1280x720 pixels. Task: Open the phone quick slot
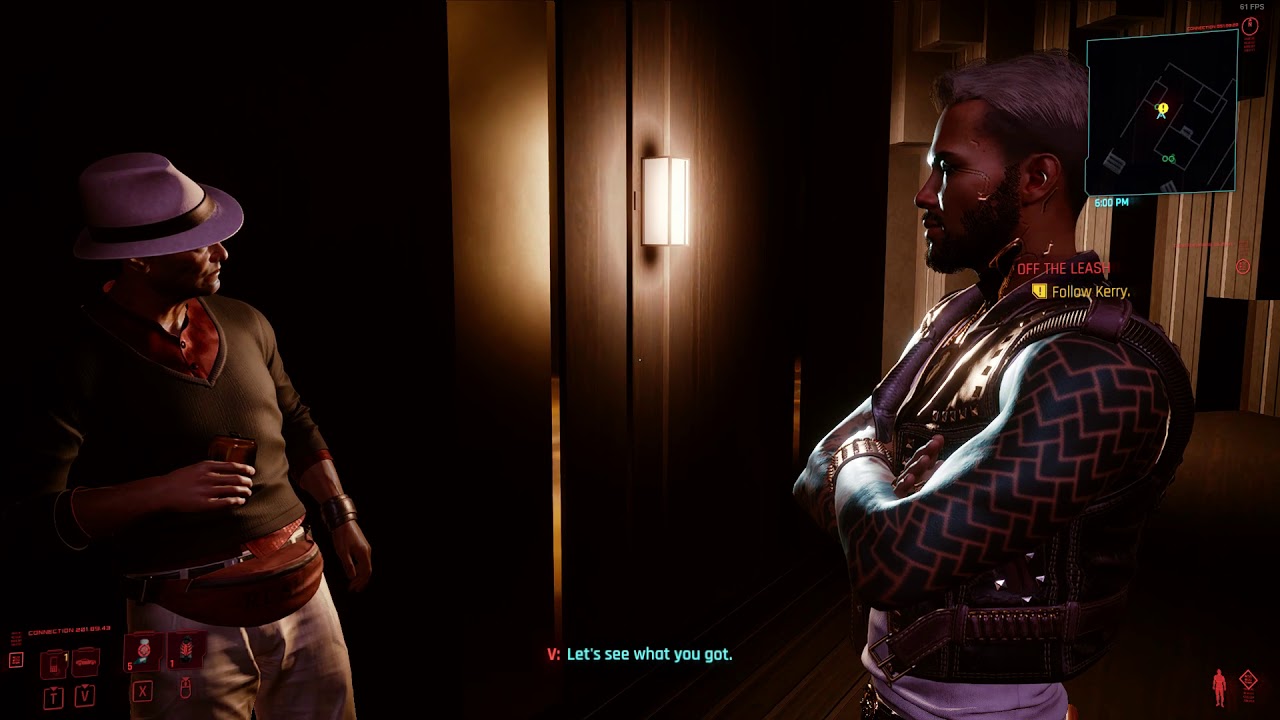(55, 662)
